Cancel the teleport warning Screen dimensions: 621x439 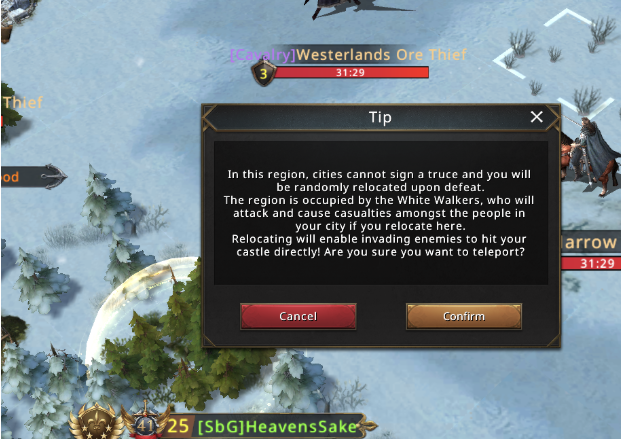[298, 316]
